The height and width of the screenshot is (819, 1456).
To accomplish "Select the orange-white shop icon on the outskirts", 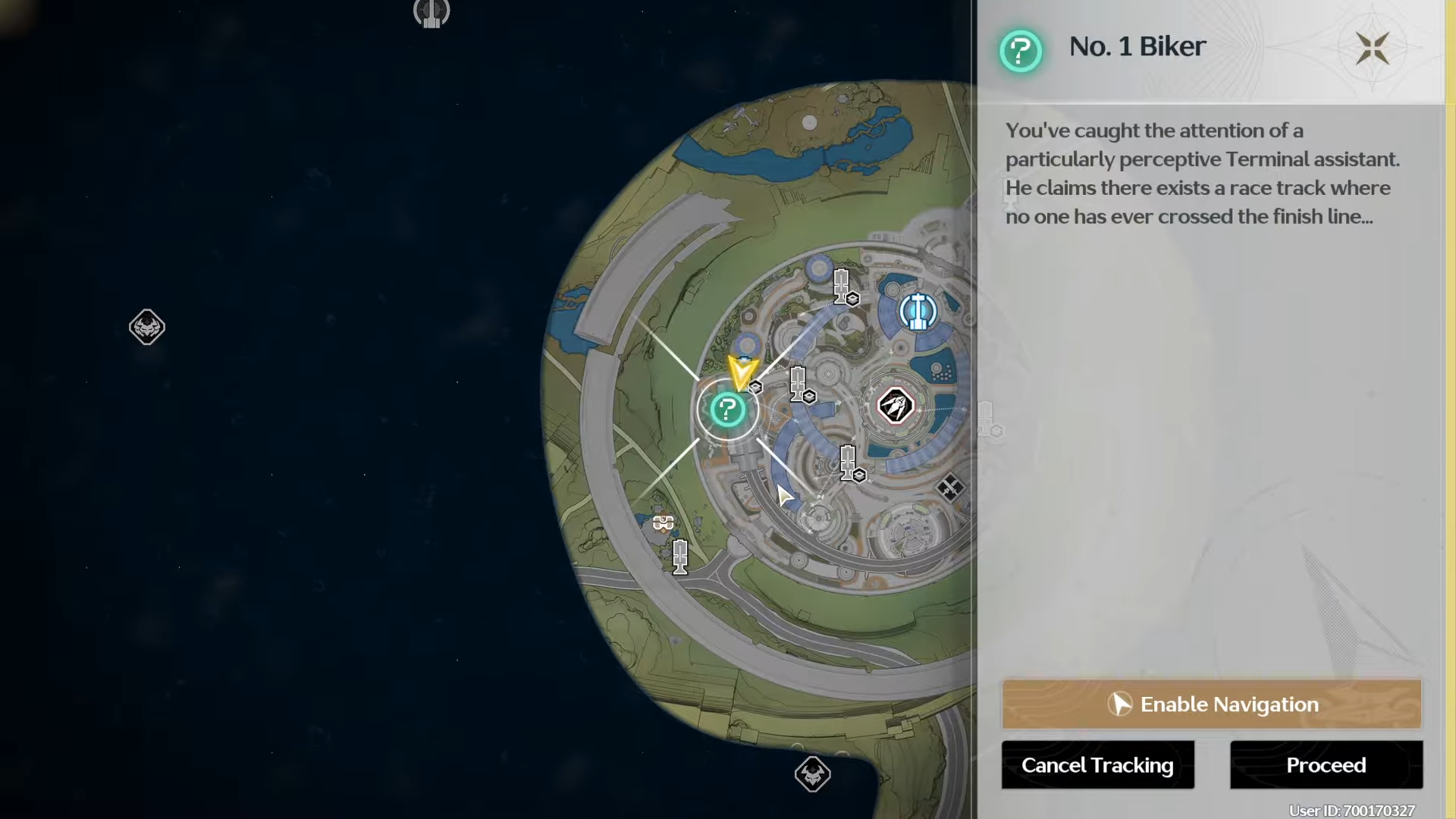I will [x=664, y=522].
